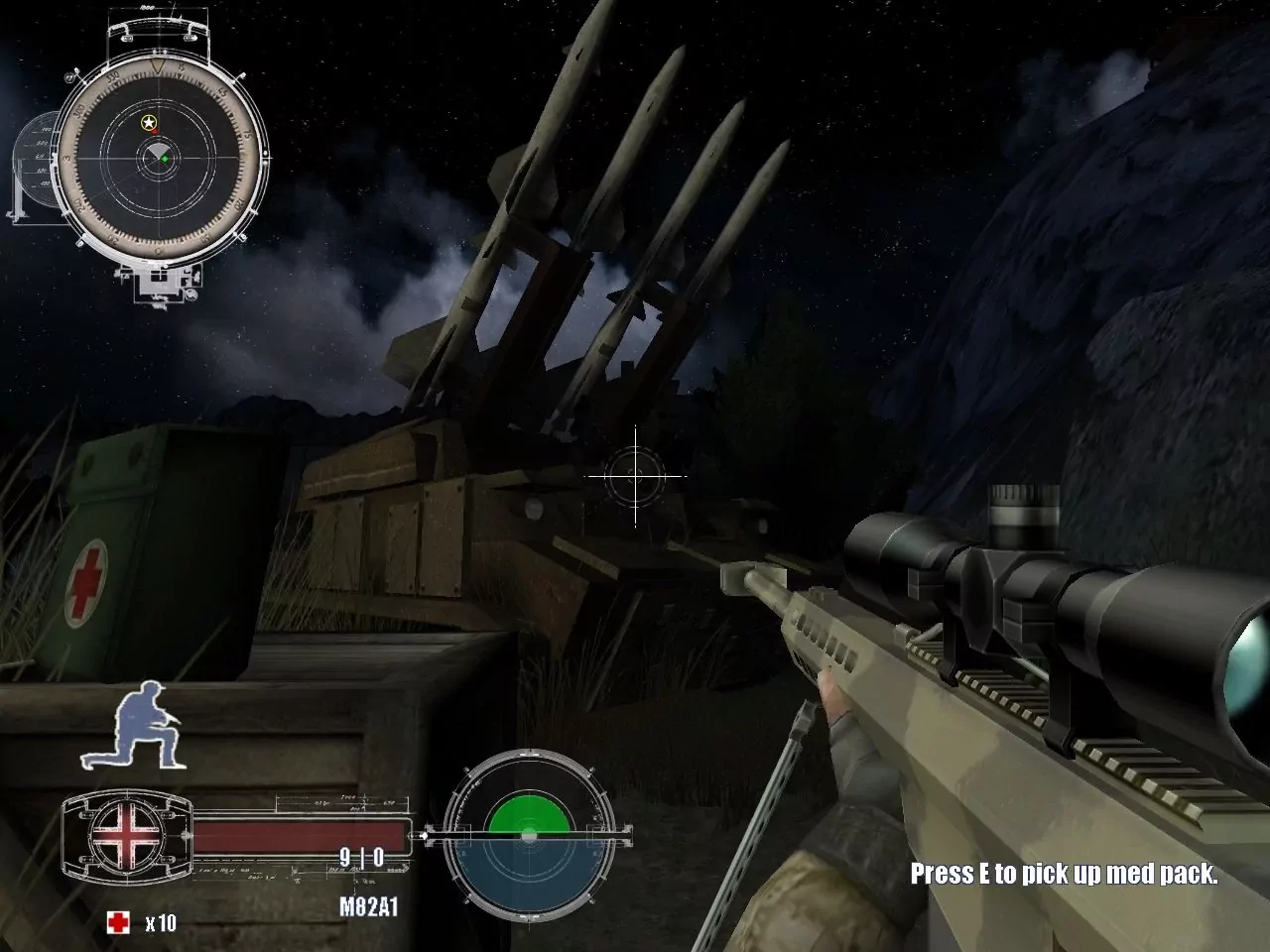1270x952 pixels.
Task: Click the red cross med pack icon
Action: tap(118, 920)
